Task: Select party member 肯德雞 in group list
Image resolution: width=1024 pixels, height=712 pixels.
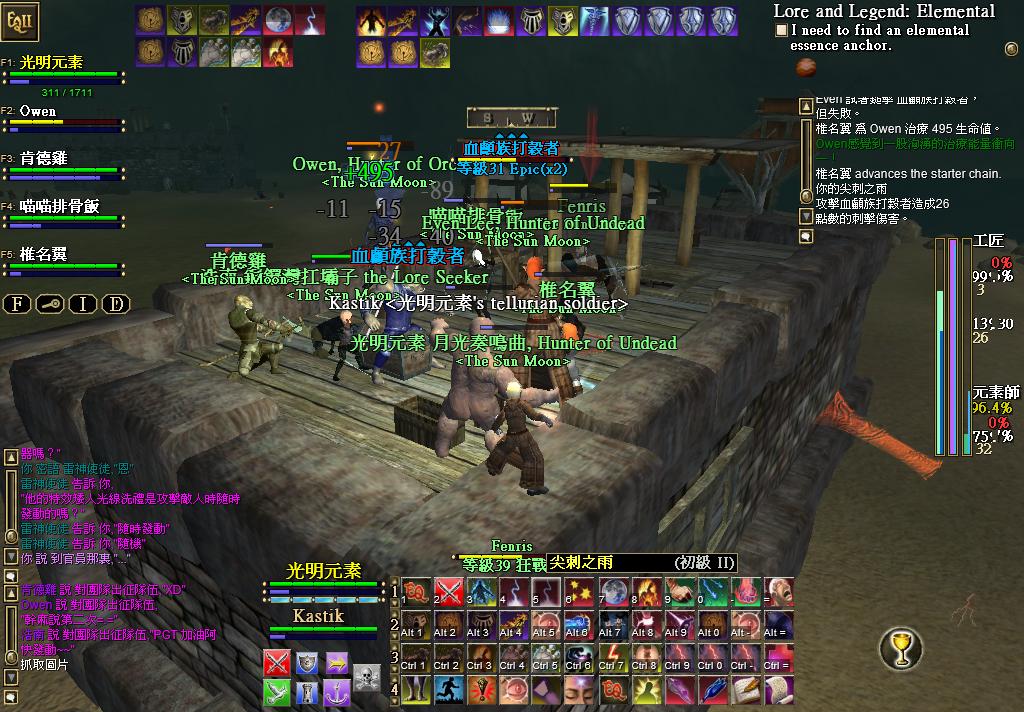Action: tap(43, 159)
